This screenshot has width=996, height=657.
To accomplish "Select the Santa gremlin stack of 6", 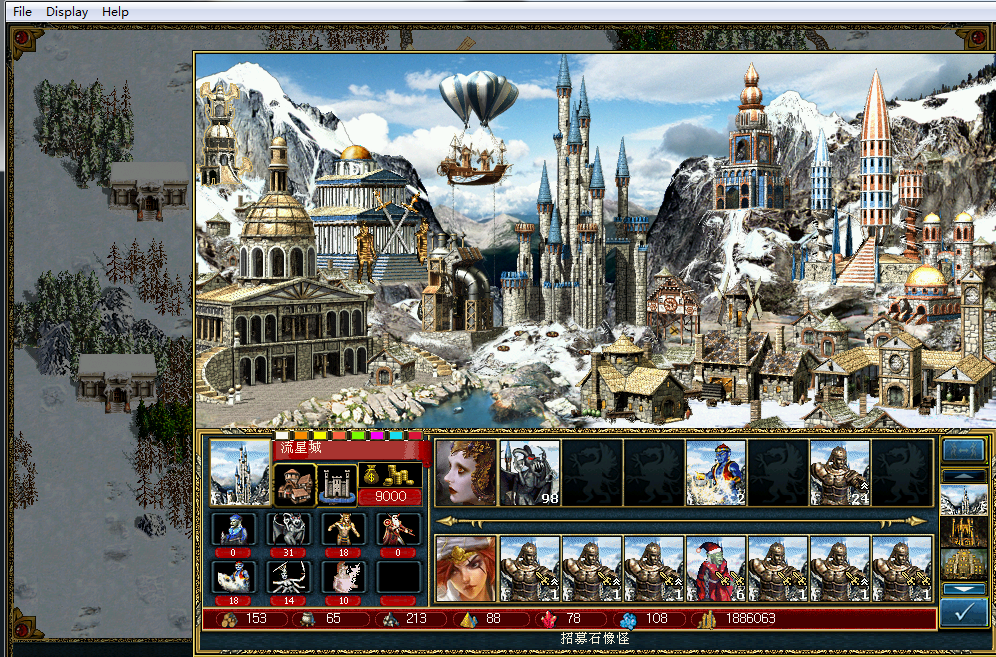I will [716, 568].
